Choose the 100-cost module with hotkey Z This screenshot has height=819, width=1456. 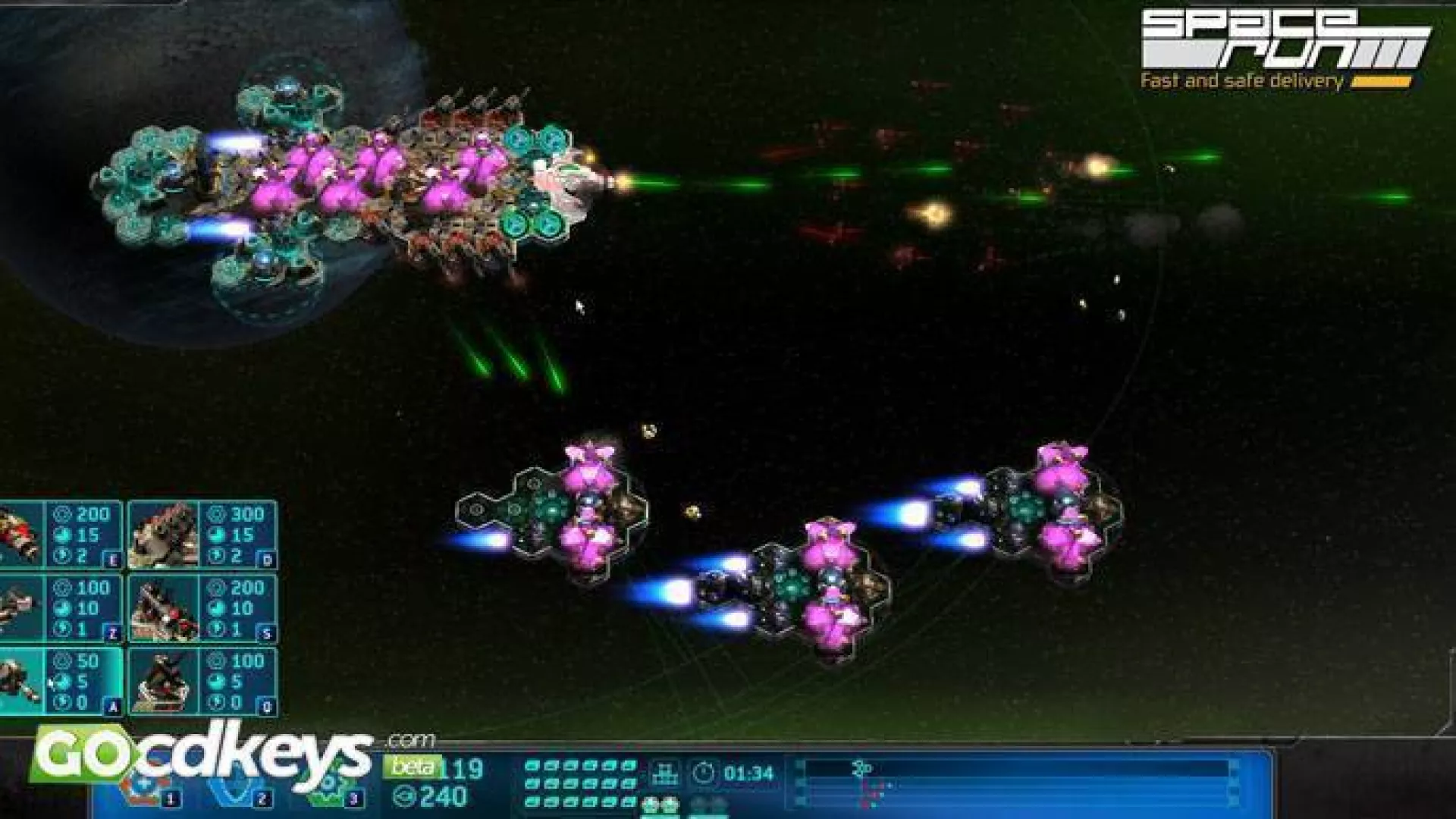61,607
